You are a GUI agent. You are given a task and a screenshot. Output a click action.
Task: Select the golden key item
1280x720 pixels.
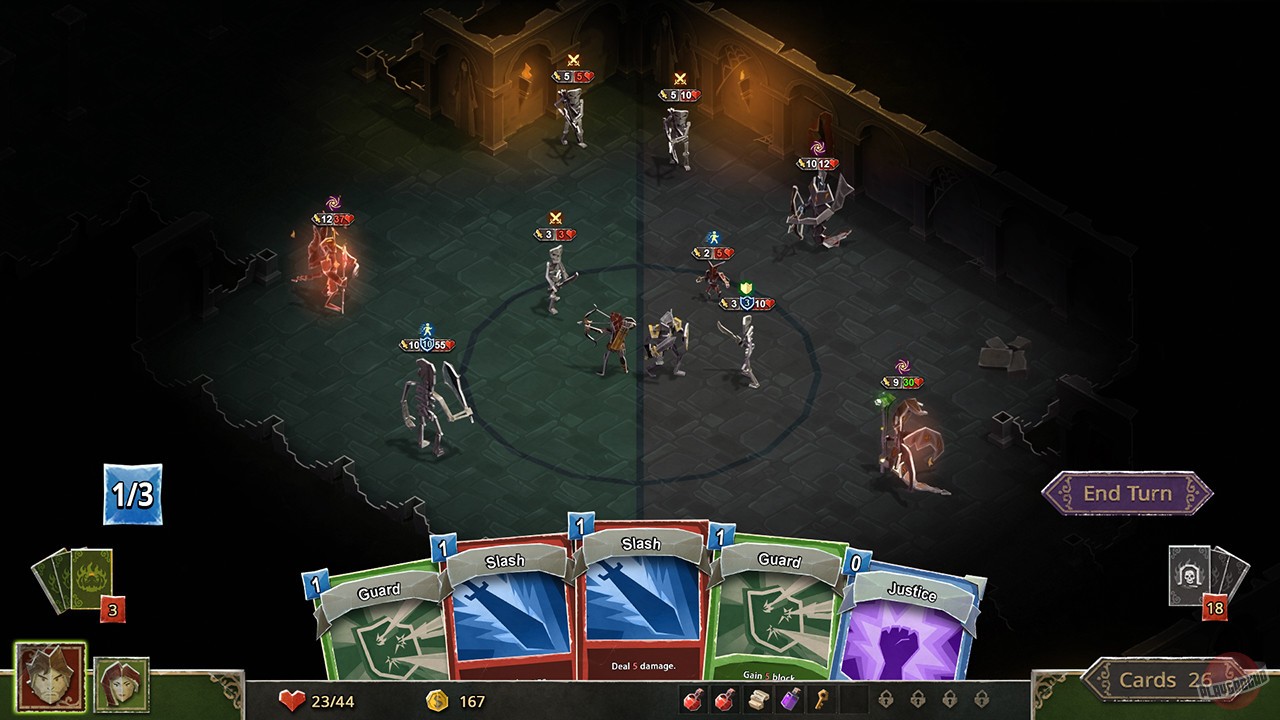coord(822,699)
